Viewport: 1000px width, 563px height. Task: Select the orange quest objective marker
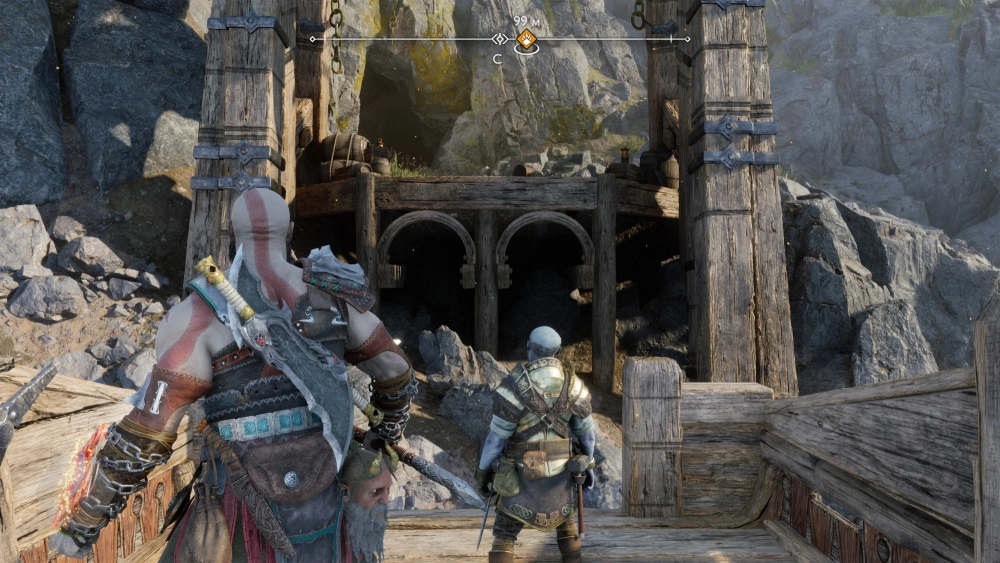(525, 41)
